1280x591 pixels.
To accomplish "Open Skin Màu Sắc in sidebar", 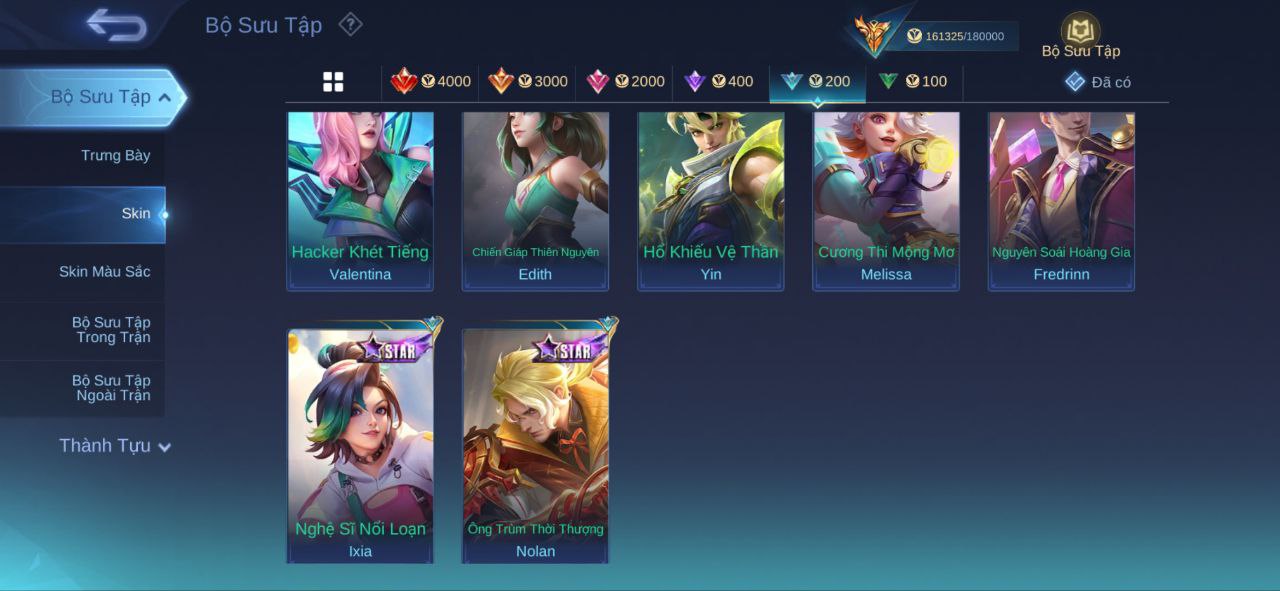I will 104,271.
